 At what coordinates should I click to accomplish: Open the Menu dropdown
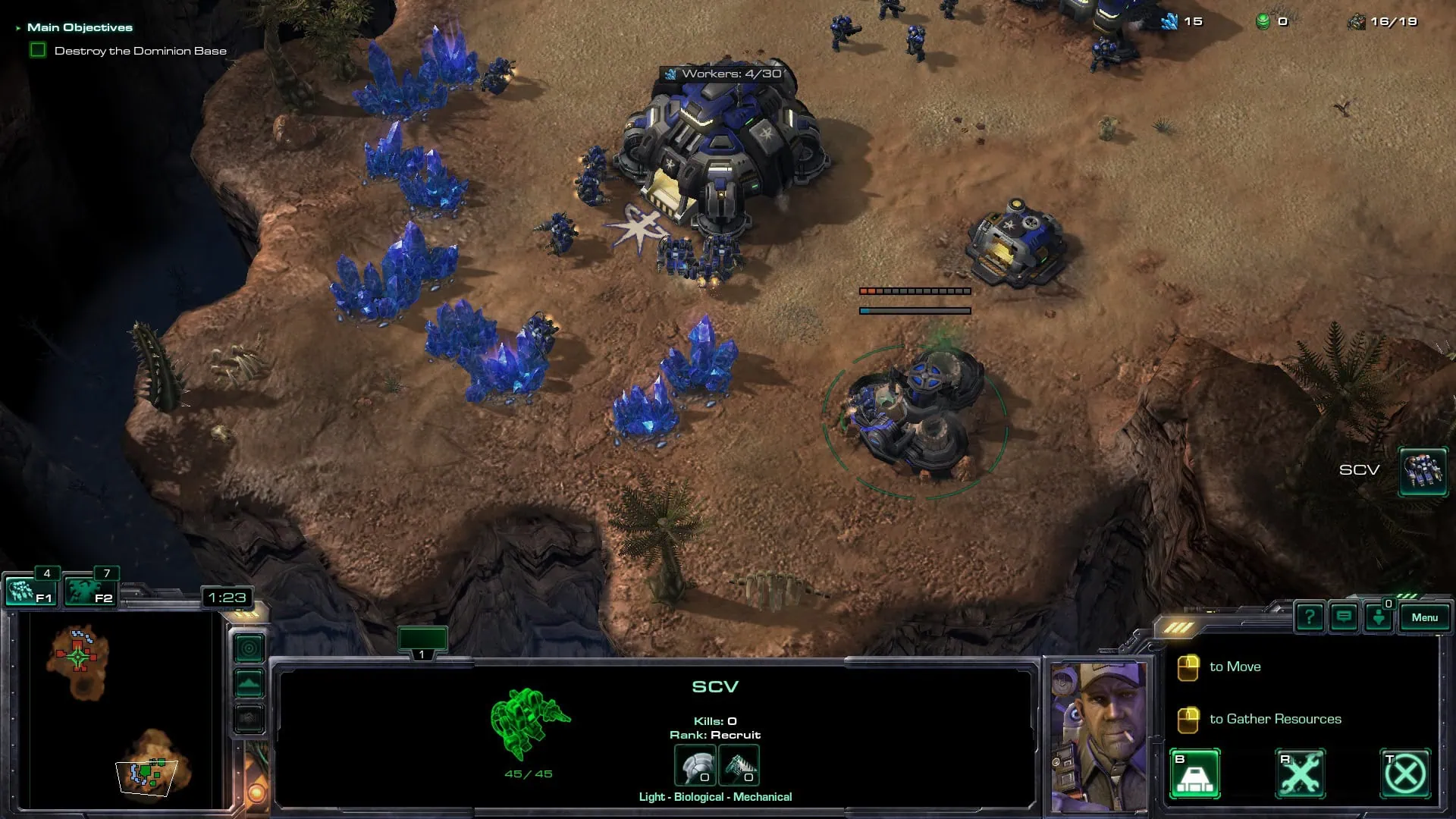click(x=1425, y=617)
